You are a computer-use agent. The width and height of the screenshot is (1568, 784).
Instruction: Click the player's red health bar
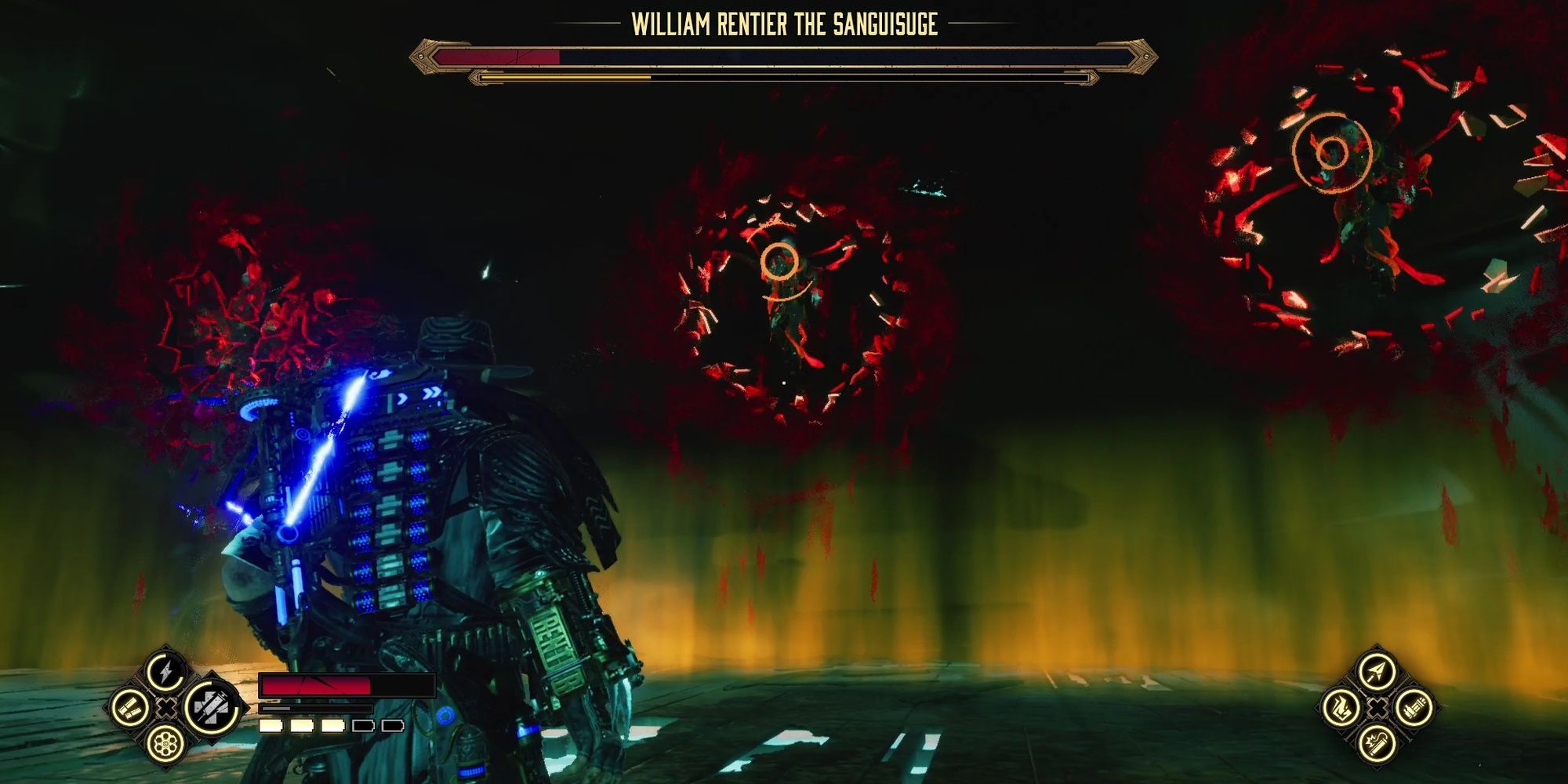tap(316, 684)
